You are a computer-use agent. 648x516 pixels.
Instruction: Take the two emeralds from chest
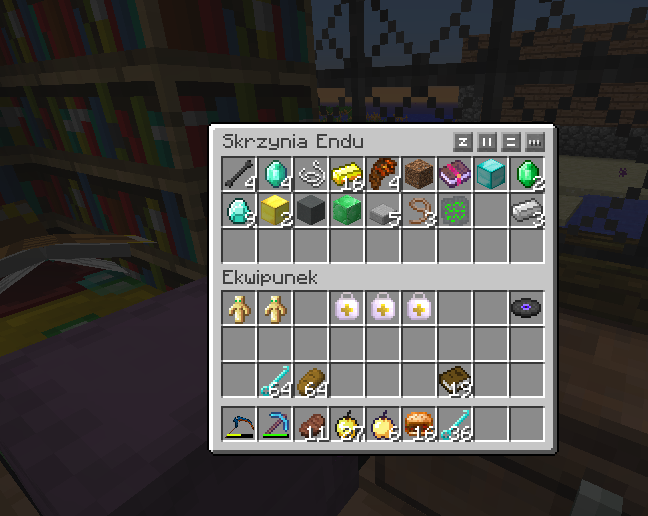527,174
